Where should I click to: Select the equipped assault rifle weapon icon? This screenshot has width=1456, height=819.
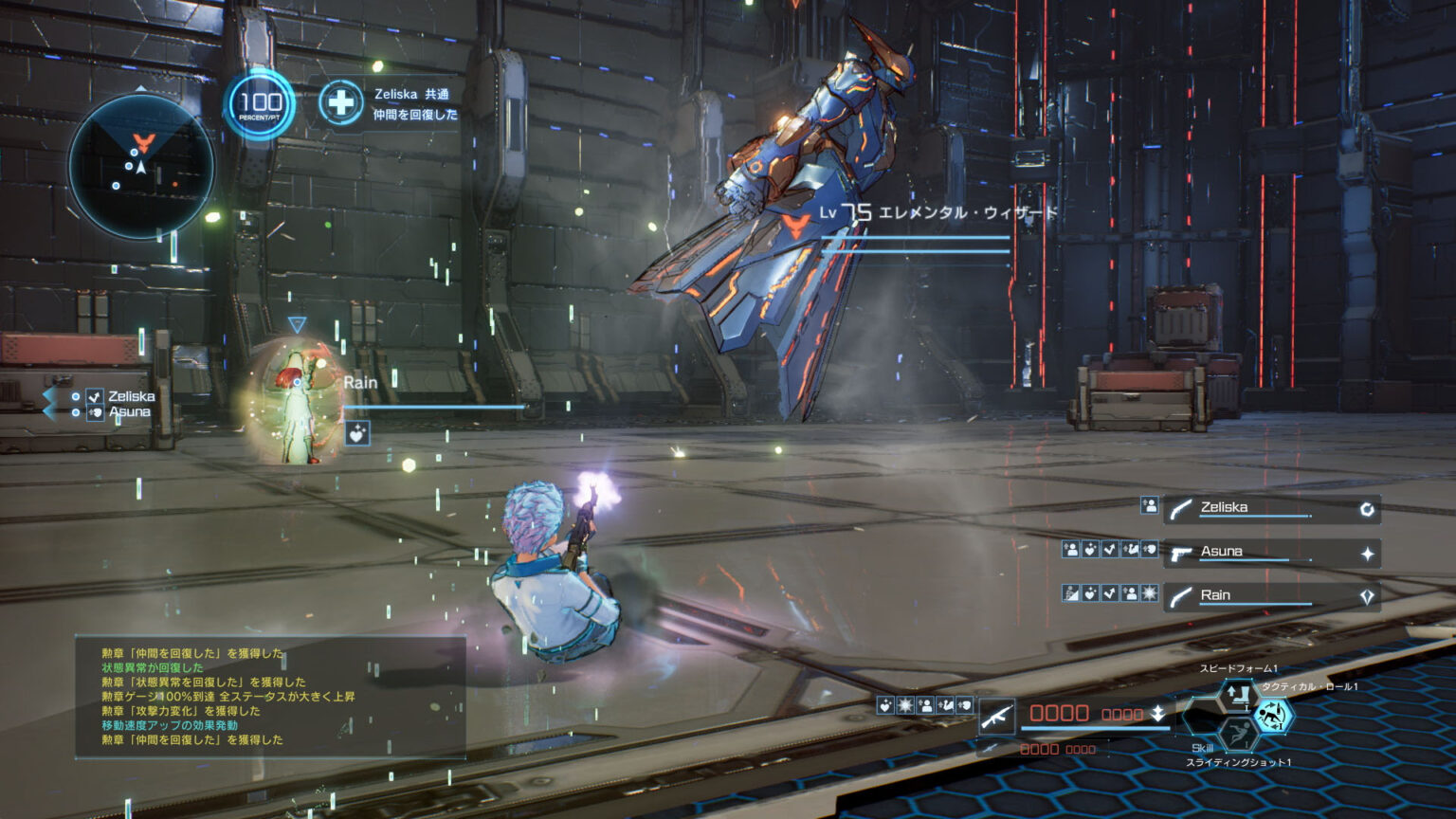(996, 717)
